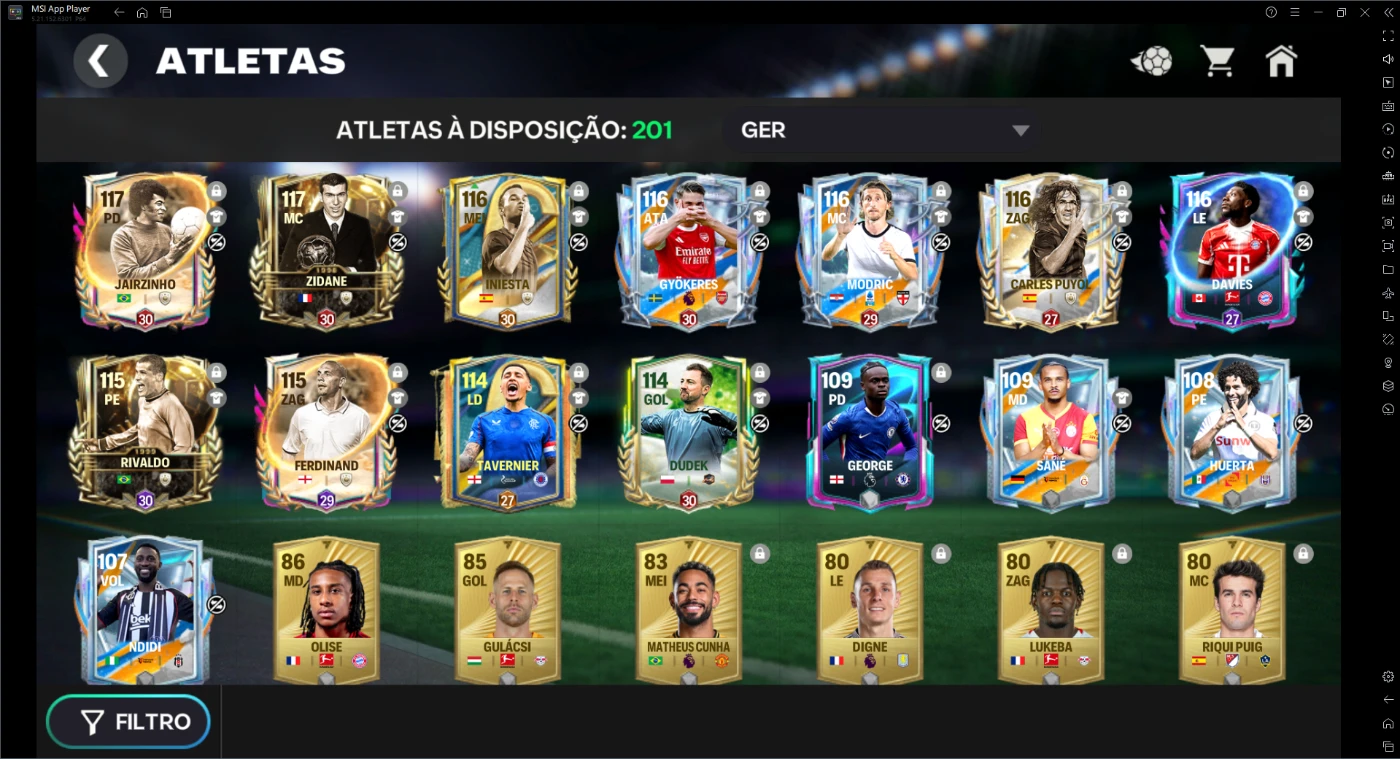1400x759 pixels.
Task: Collapse the MSI sidebar with the double chevron
Action: (1388, 11)
